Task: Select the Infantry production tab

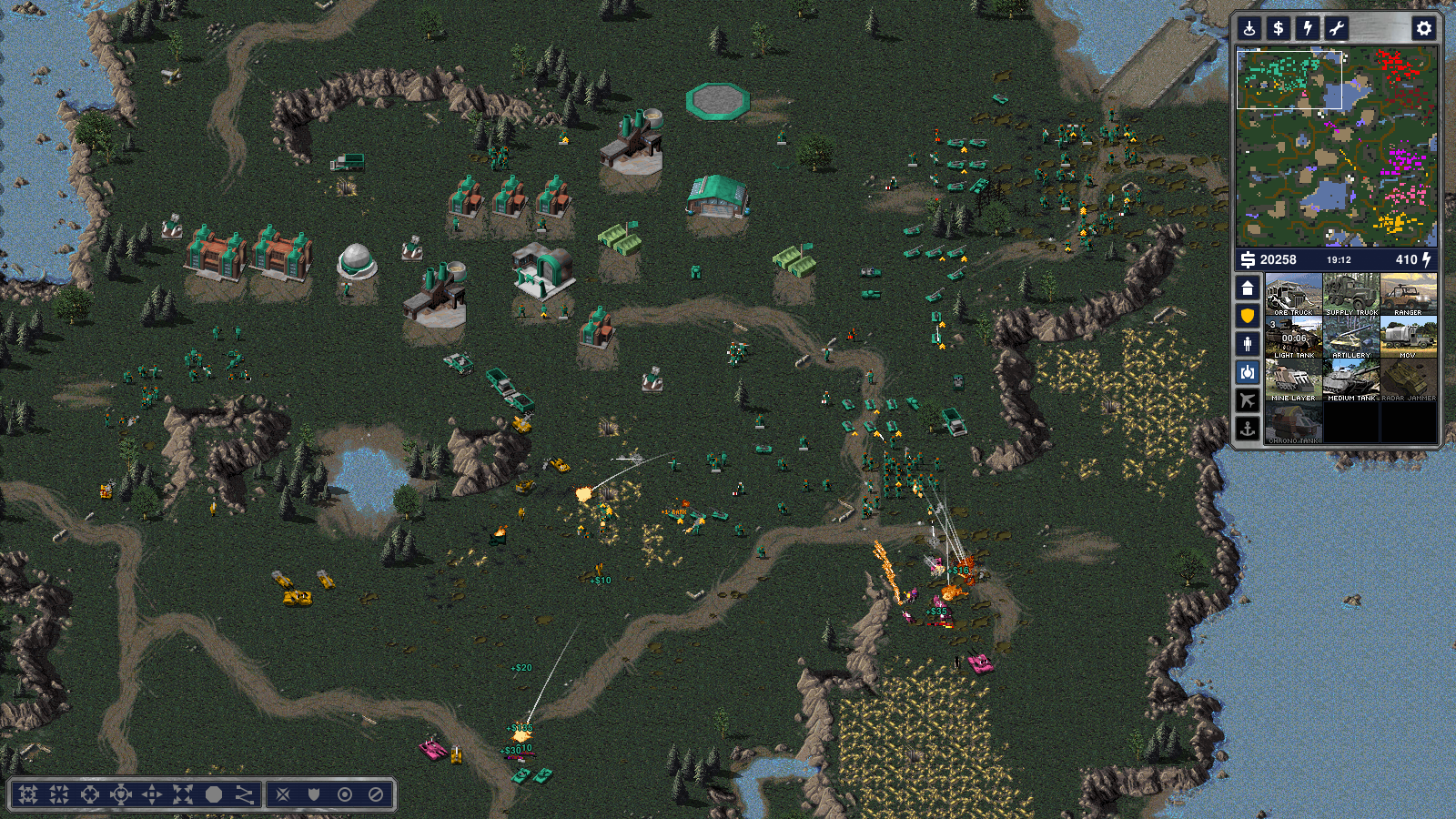Action: point(1248,344)
